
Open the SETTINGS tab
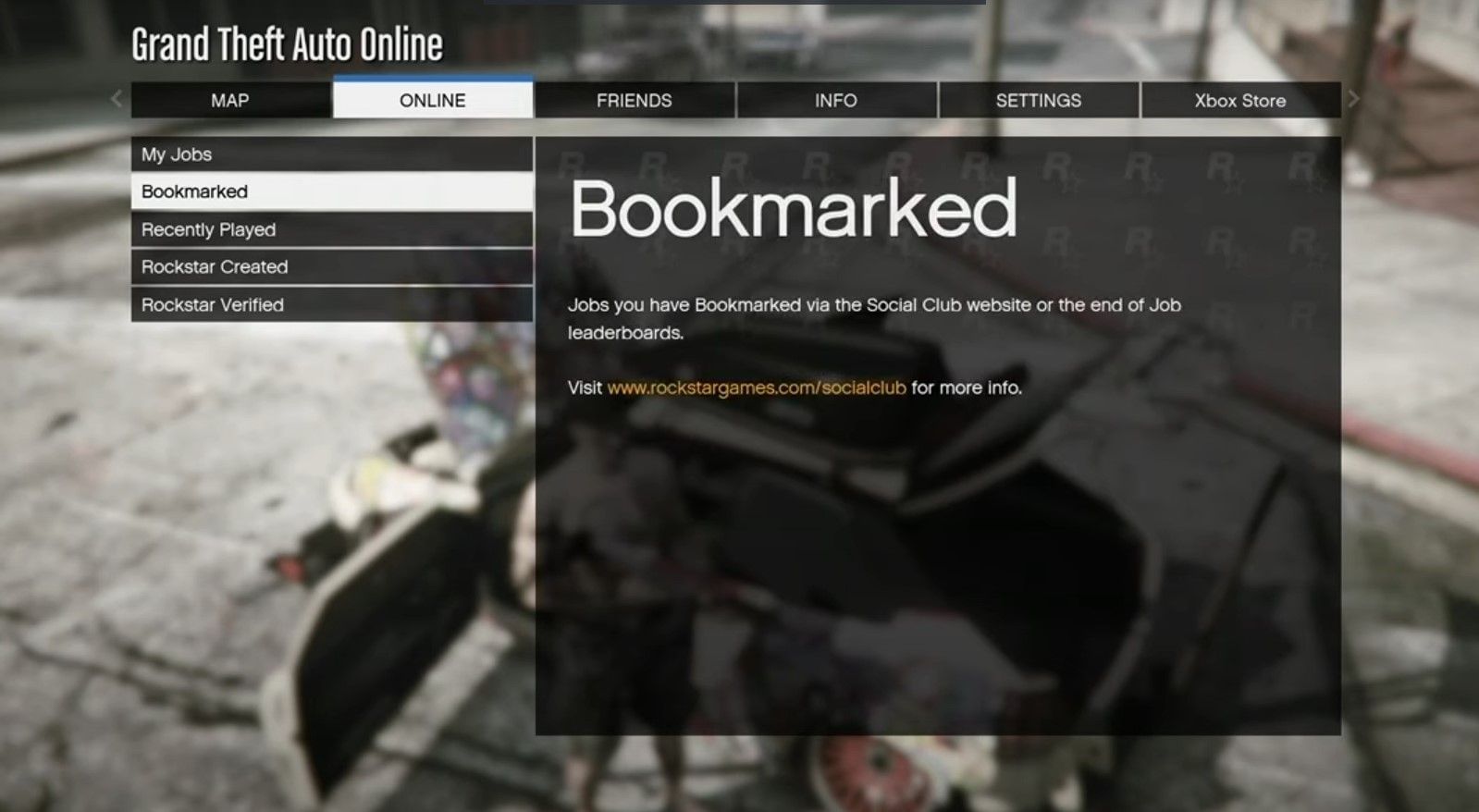[x=1038, y=100]
